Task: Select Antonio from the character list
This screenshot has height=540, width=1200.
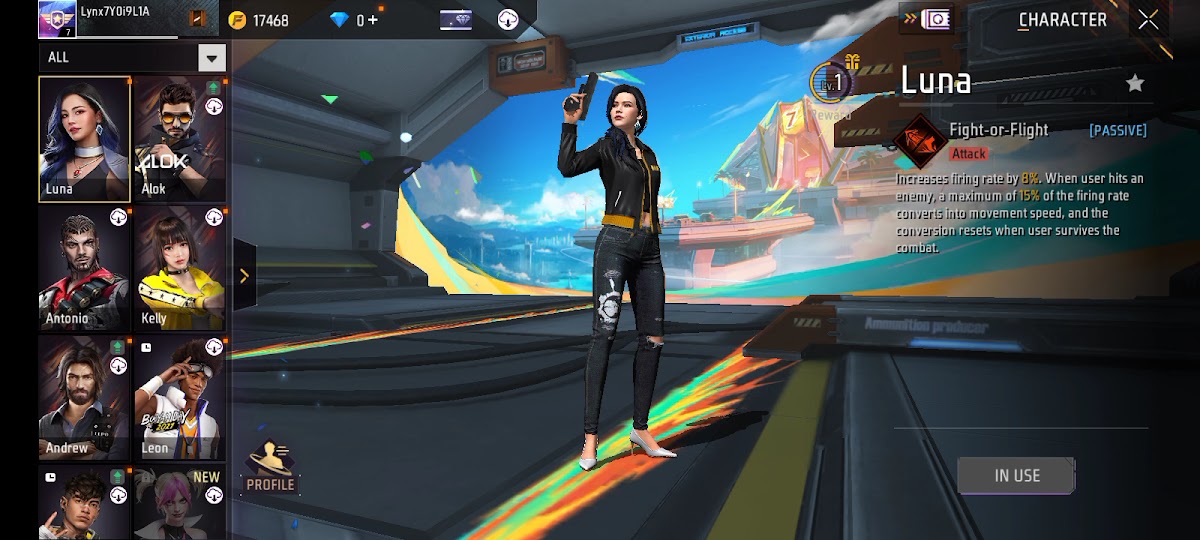Action: tap(85, 268)
